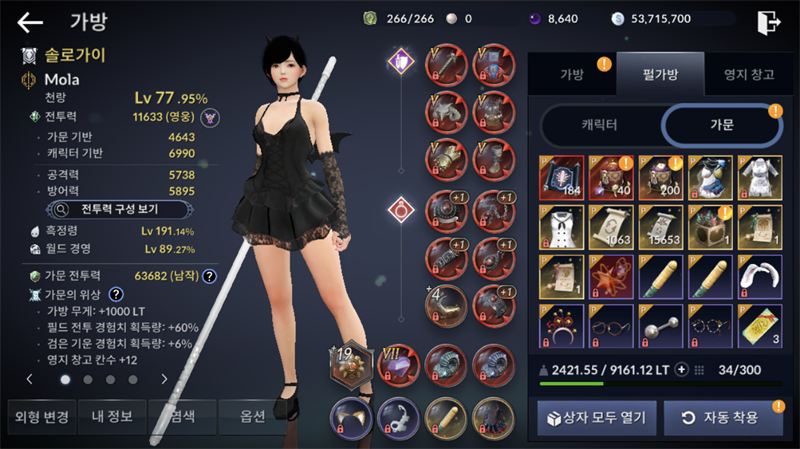Exit the bag screen via door icon
800x449 pixels.
(768, 22)
